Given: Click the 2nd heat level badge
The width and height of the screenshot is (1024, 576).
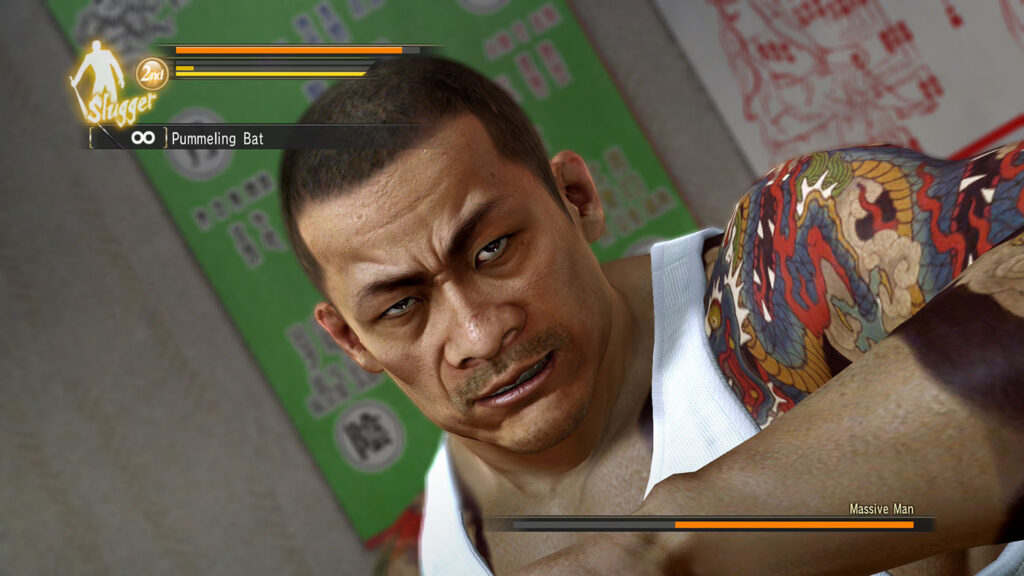Looking at the screenshot, I should (x=152, y=73).
